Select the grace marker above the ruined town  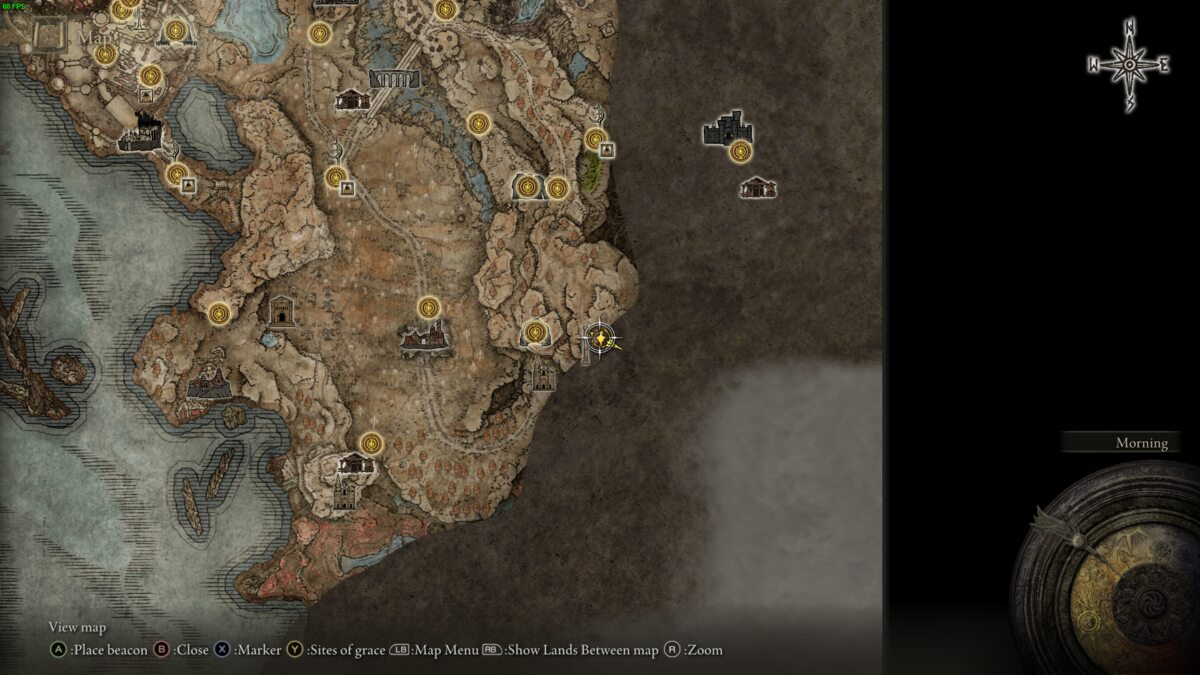429,307
